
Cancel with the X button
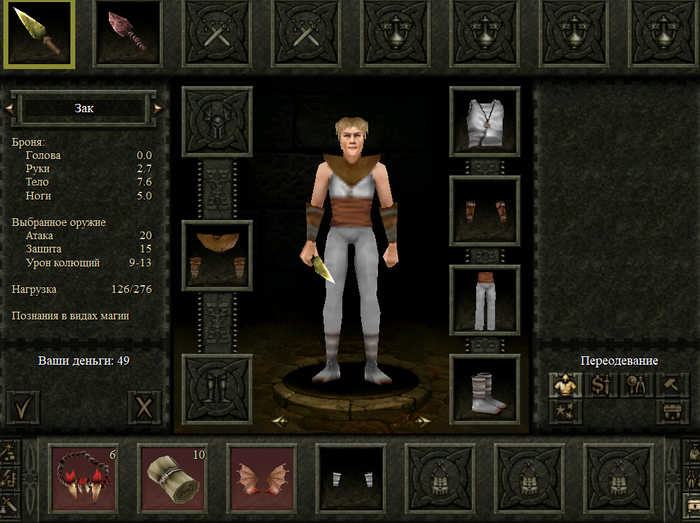point(145,407)
